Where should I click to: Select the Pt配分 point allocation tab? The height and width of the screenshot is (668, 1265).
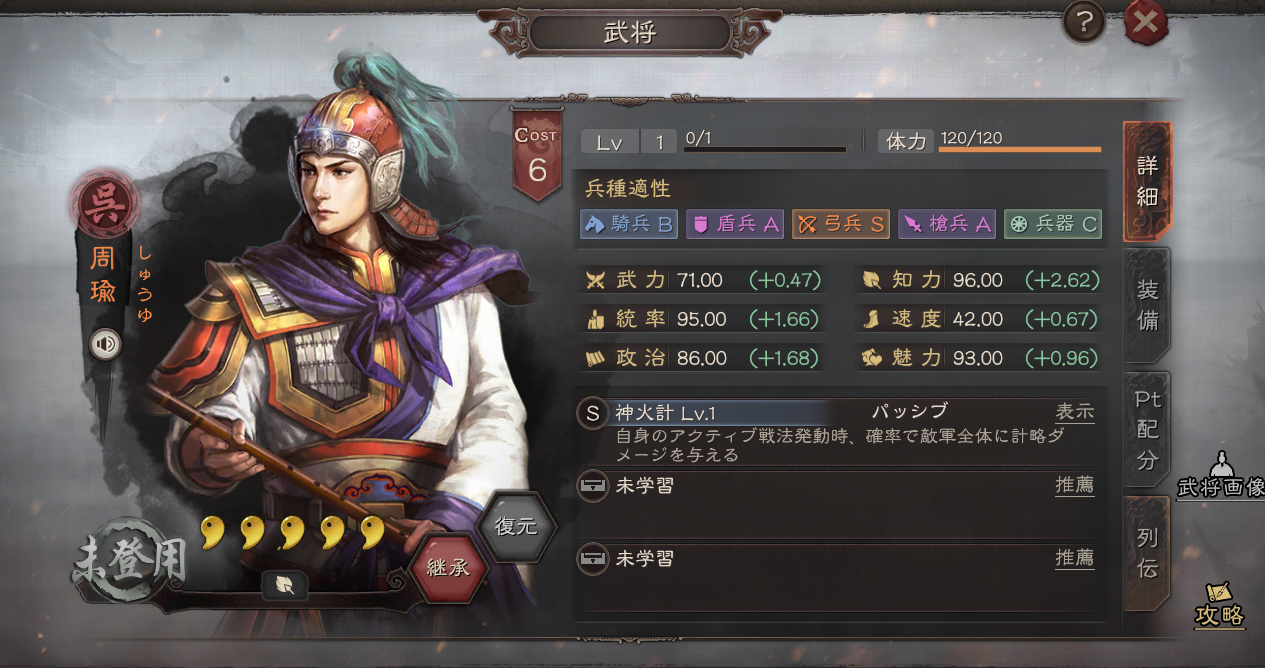[x=1147, y=430]
